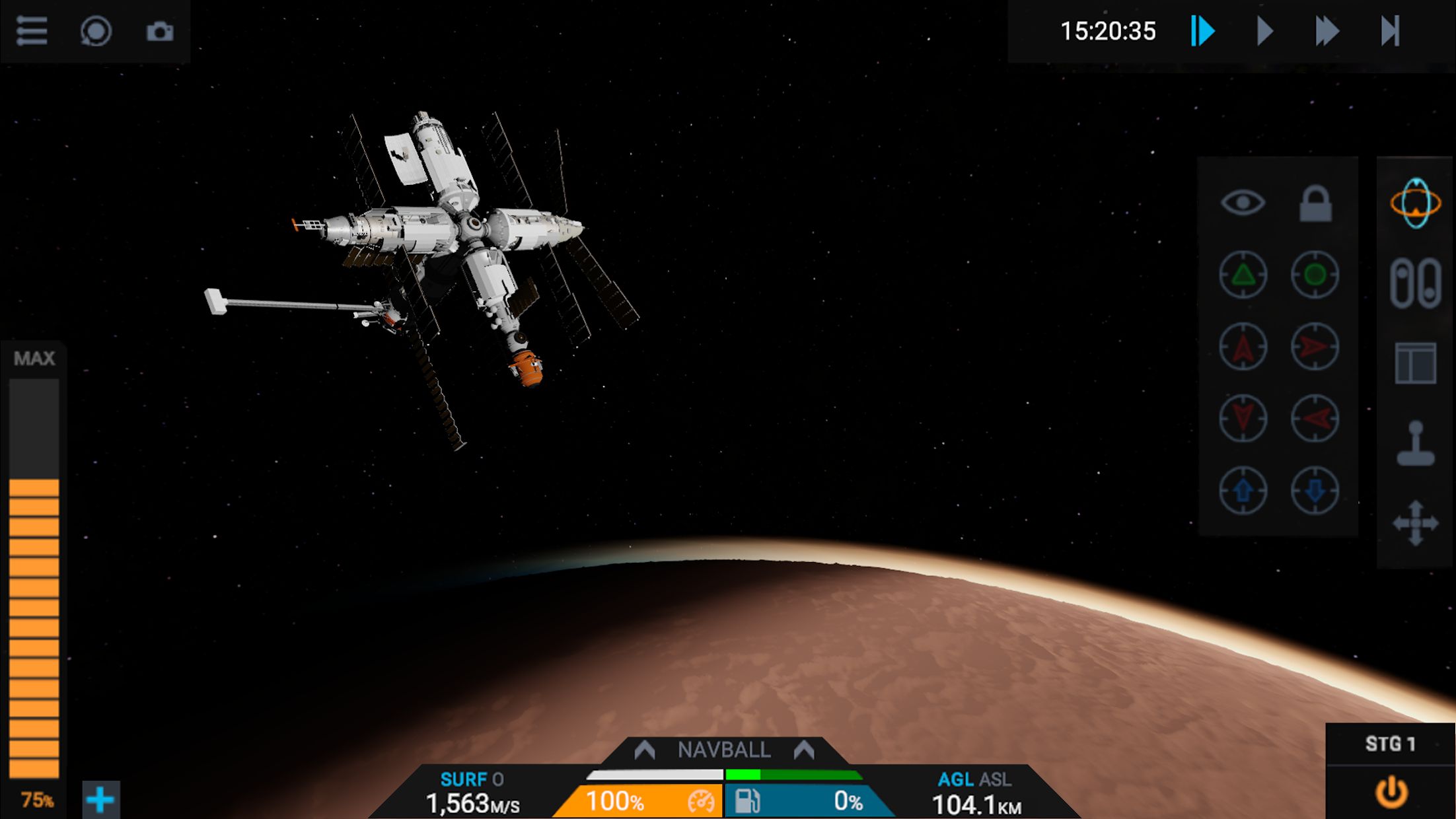The image size is (1456, 819).
Task: Select the slow-motion time speed
Action: click(1202, 31)
